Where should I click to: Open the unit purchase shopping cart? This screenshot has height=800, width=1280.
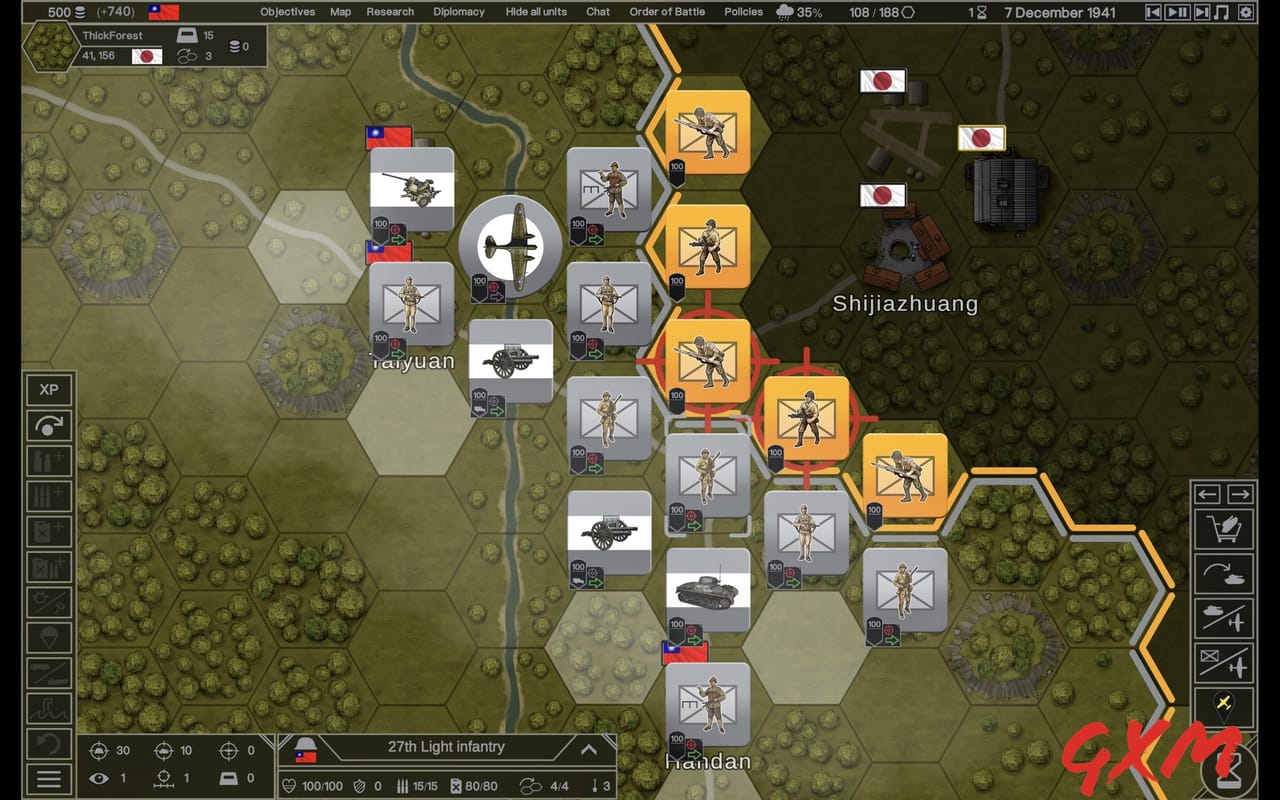pyautogui.click(x=1224, y=530)
